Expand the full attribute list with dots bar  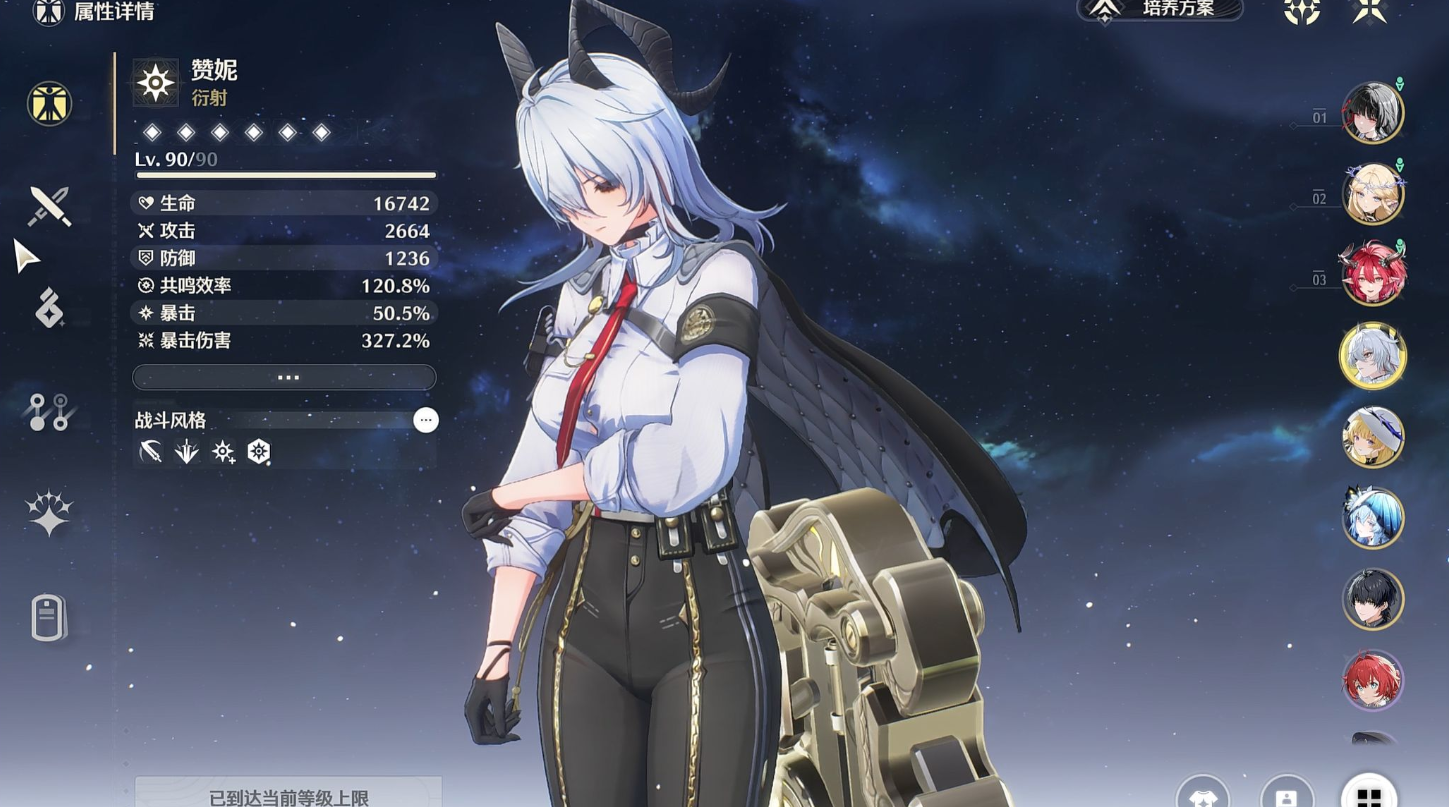click(284, 377)
